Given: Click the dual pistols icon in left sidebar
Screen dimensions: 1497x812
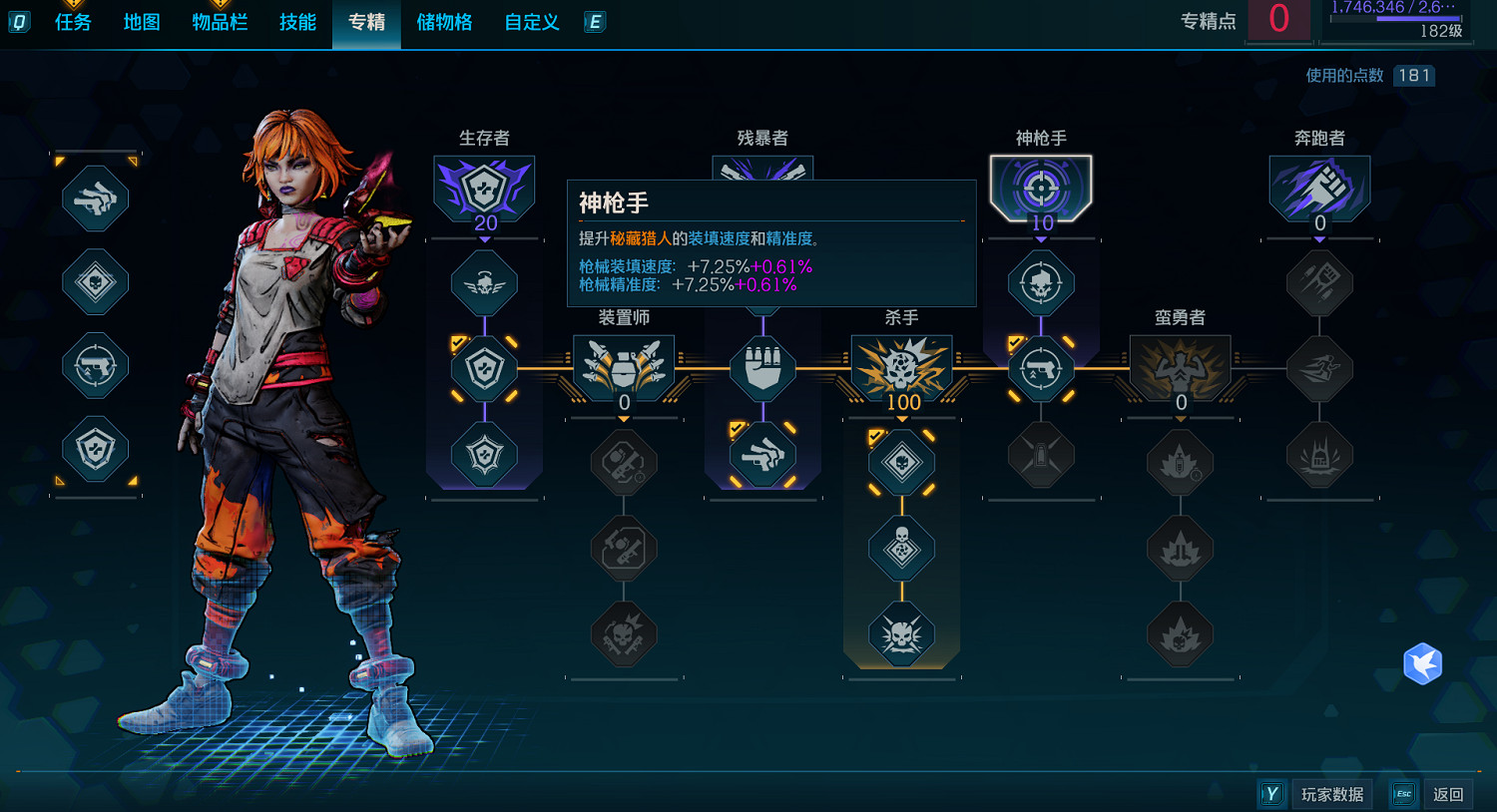Looking at the screenshot, I should pos(95,199).
